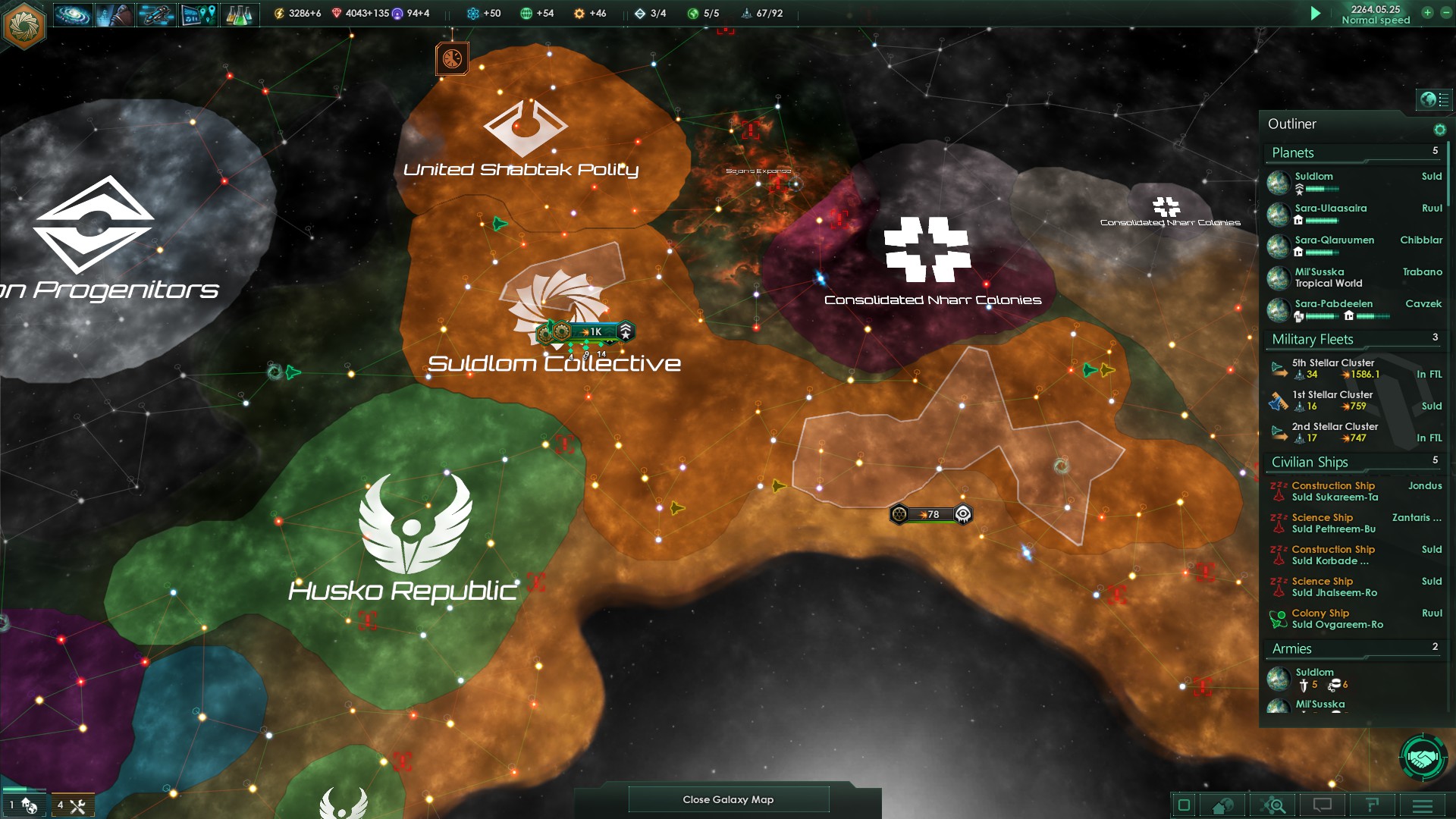Increase game speed with the plus button
This screenshot has height=819, width=1456.
pyautogui.click(x=1427, y=13)
